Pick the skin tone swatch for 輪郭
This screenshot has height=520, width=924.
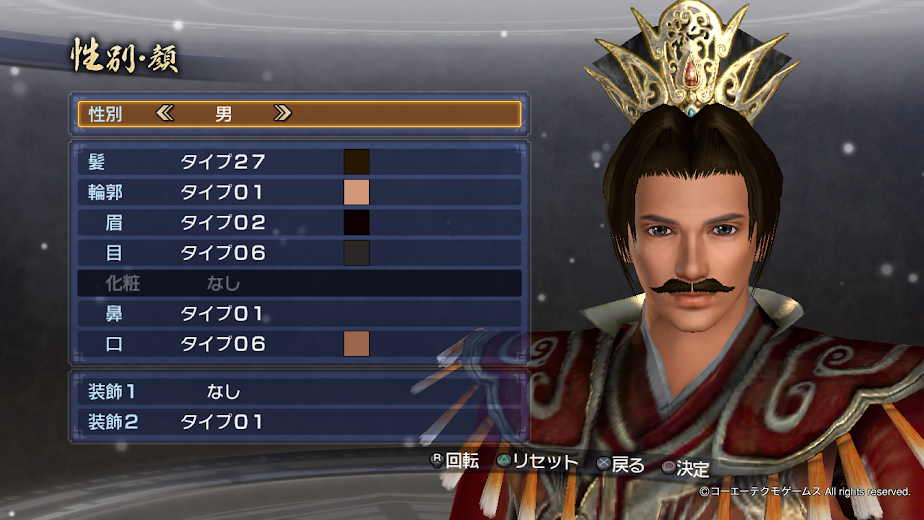(357, 192)
